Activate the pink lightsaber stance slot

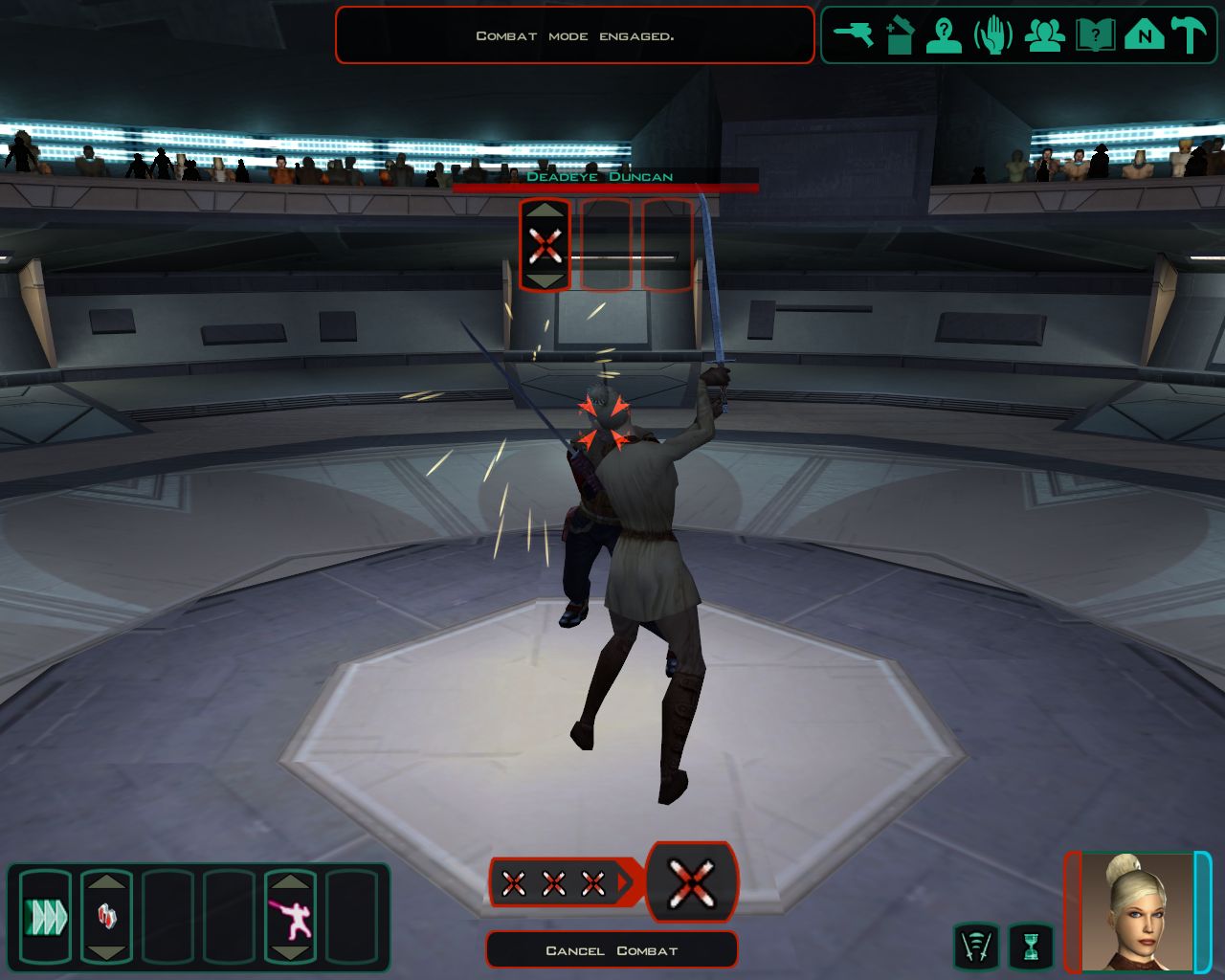tap(290, 917)
